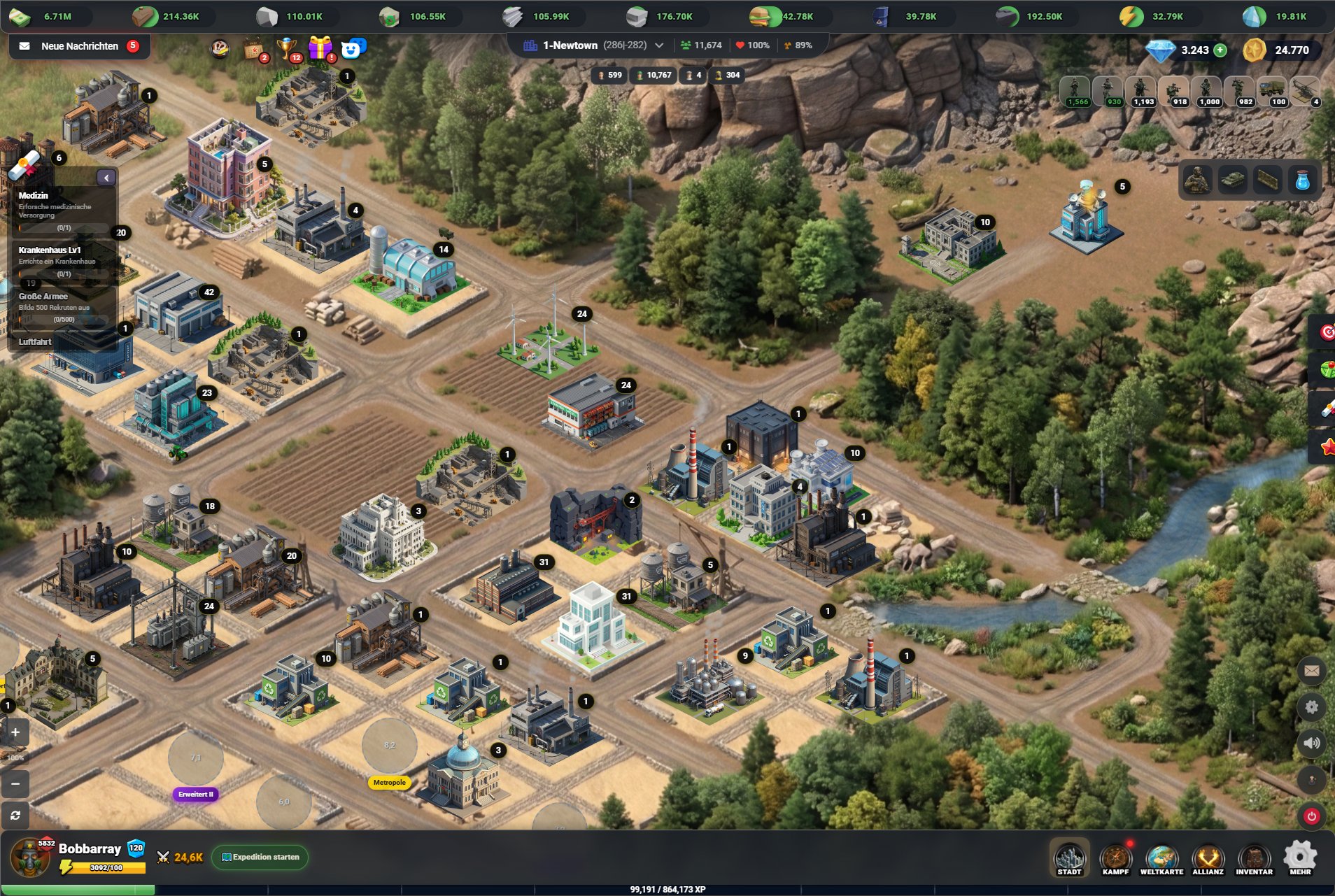
Task: Zoom in with the plus button
Action: [x=15, y=732]
